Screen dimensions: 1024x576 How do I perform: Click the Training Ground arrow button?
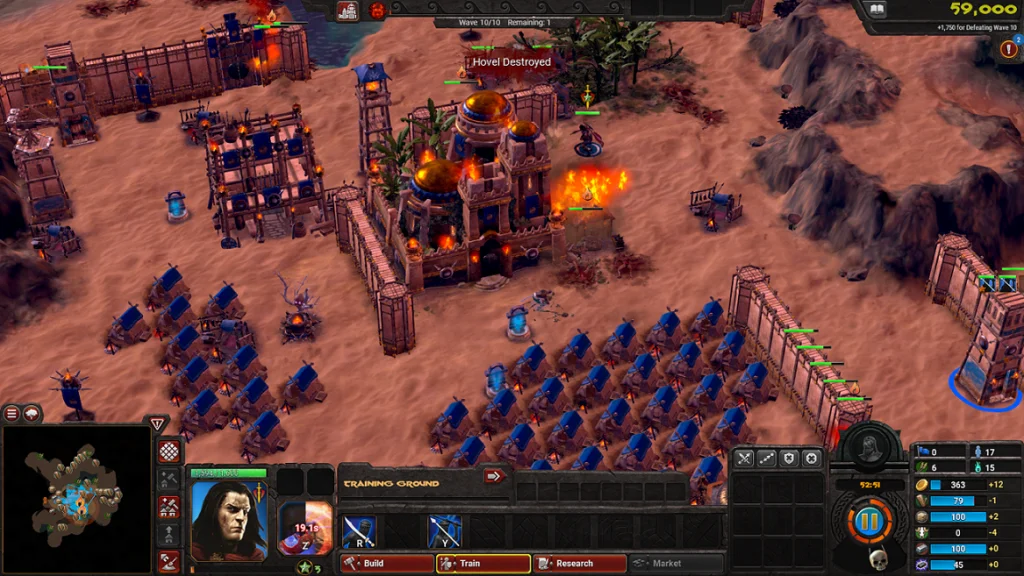(x=493, y=476)
